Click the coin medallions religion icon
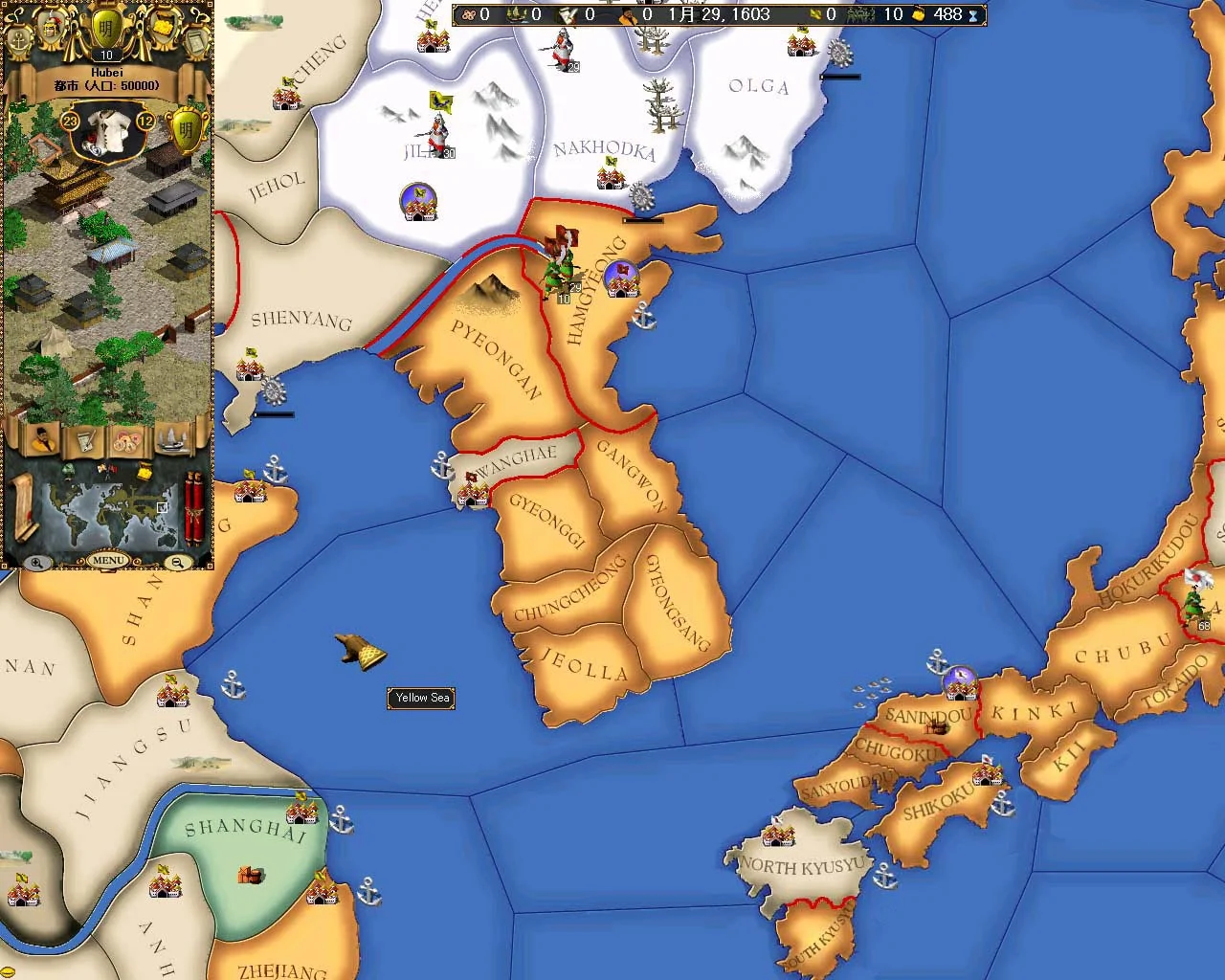The width and height of the screenshot is (1225, 980). pos(125,440)
